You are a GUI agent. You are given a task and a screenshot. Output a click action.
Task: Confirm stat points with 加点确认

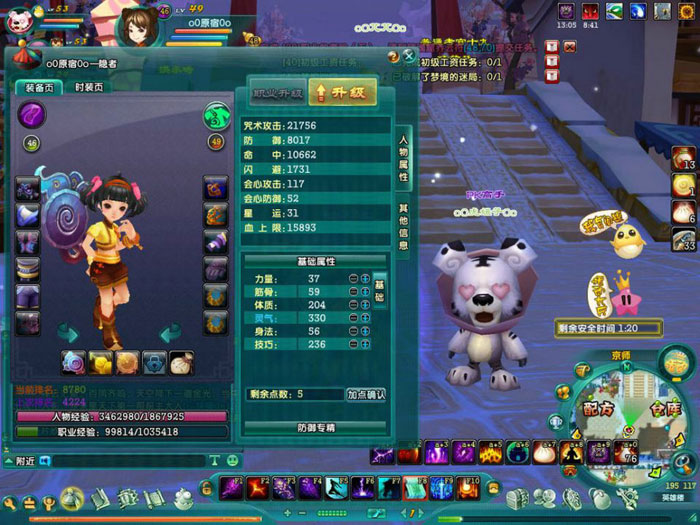click(x=366, y=395)
